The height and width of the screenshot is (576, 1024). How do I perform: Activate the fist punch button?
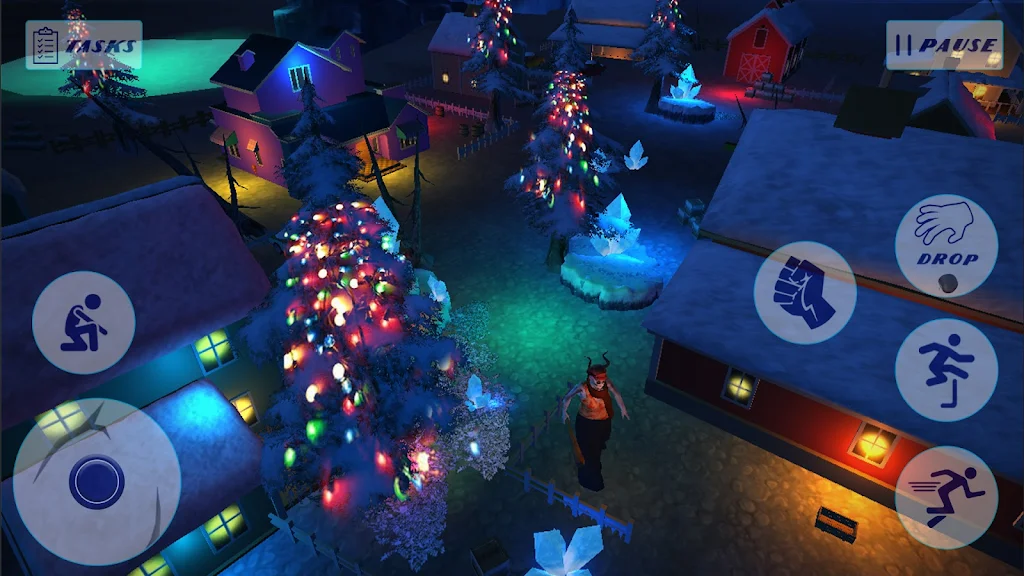coord(805,293)
